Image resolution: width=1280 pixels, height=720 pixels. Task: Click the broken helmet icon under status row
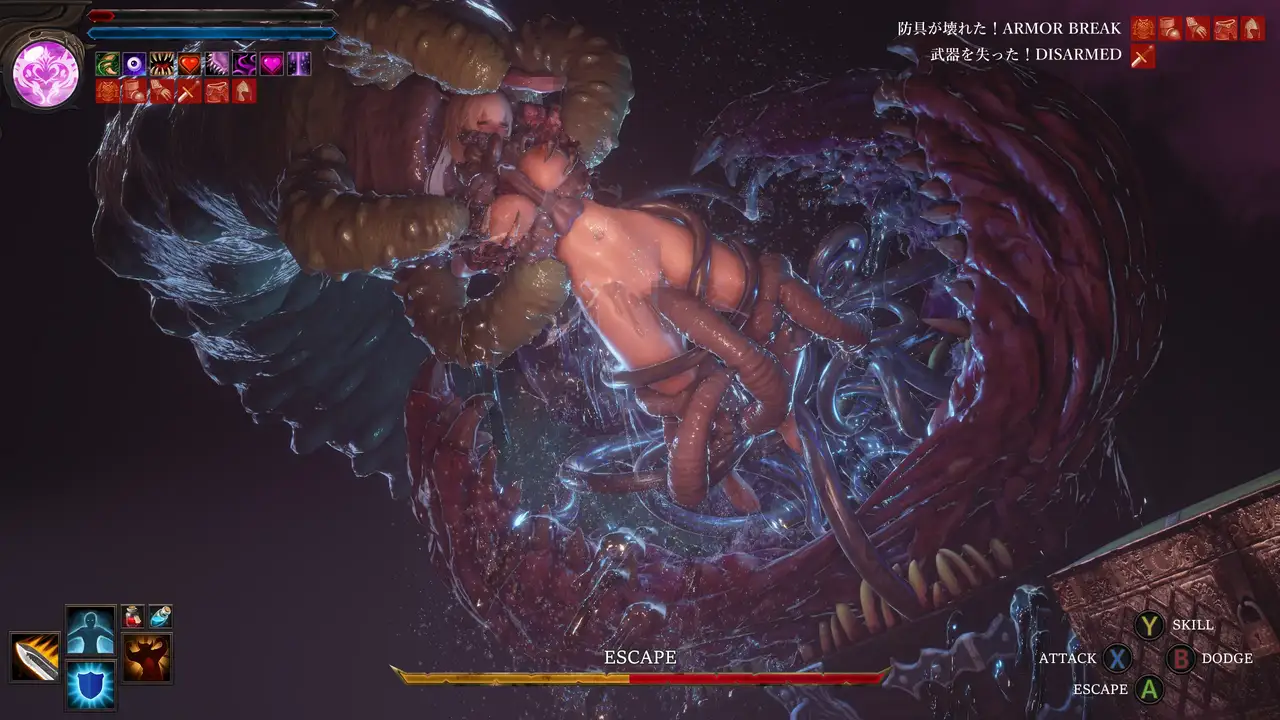[244, 91]
